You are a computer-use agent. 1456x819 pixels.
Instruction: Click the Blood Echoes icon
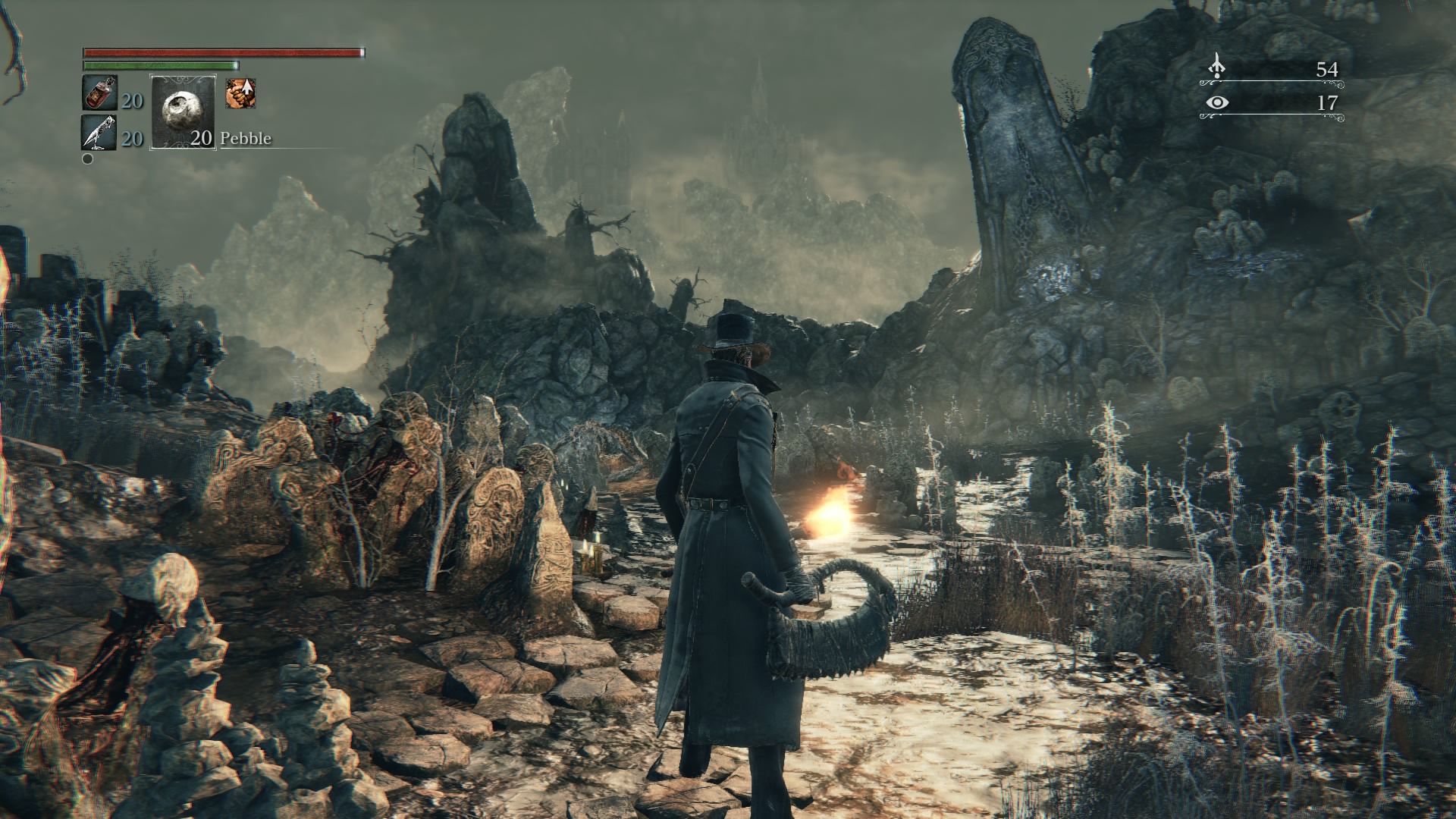tap(1216, 67)
